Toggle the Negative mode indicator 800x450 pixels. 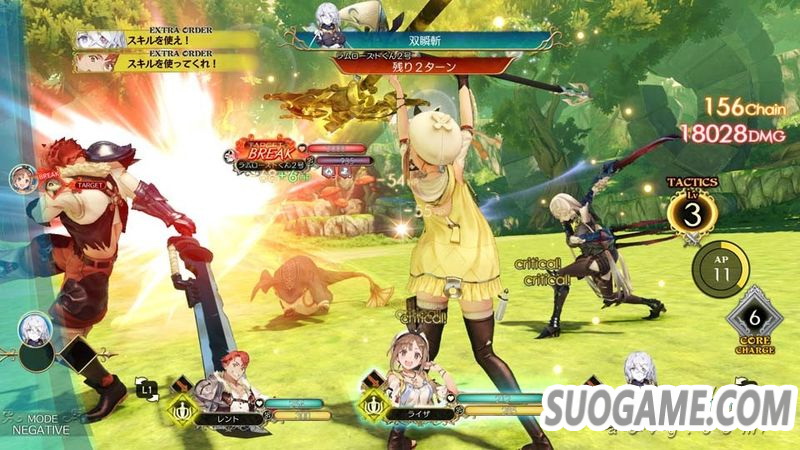[x=38, y=423]
